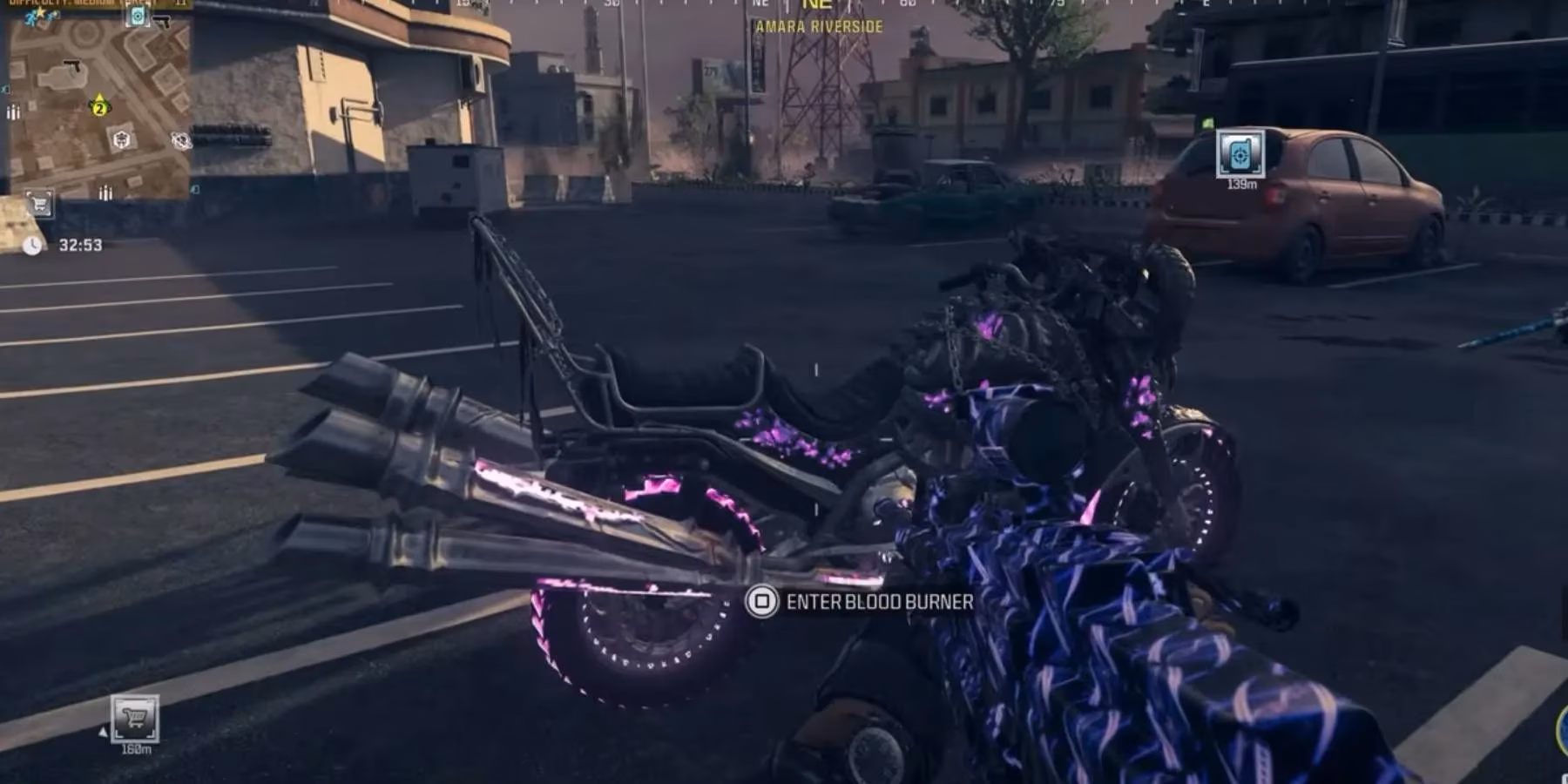Click the buy station icon inside the minimap

(39, 204)
